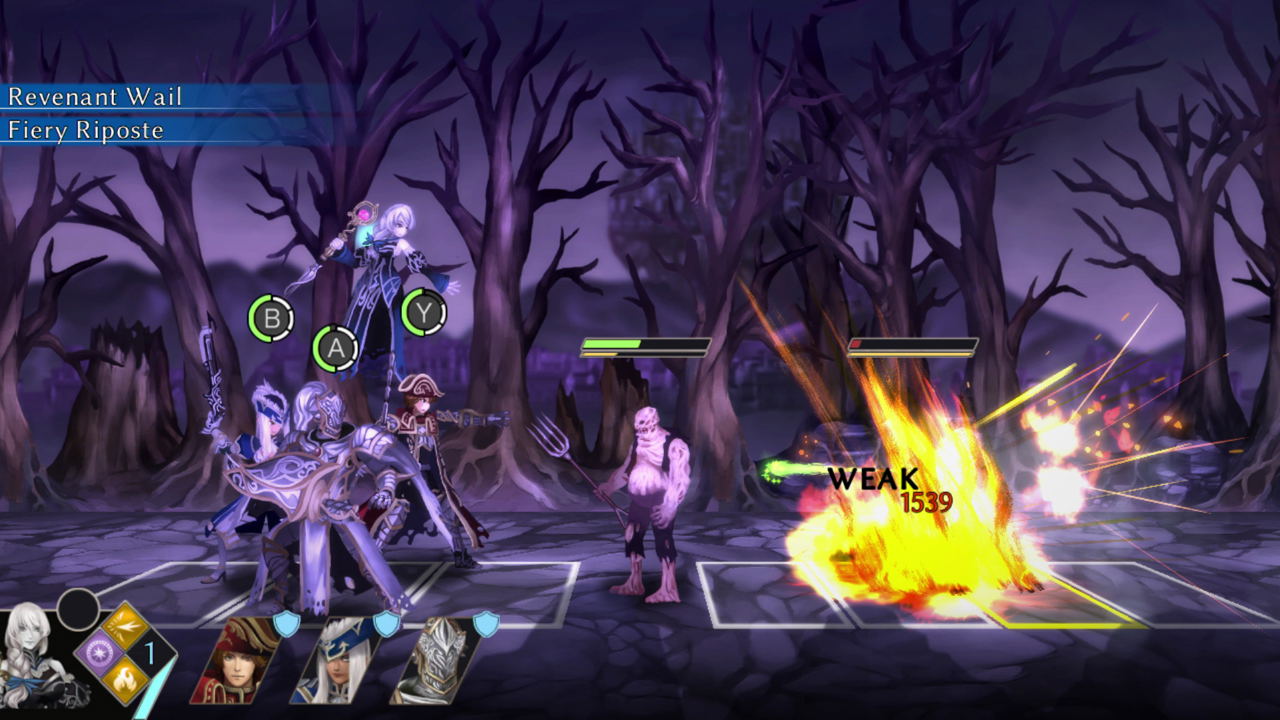Select Revenant Wail from the skill banner
The image size is (1280, 720).
coord(97,98)
